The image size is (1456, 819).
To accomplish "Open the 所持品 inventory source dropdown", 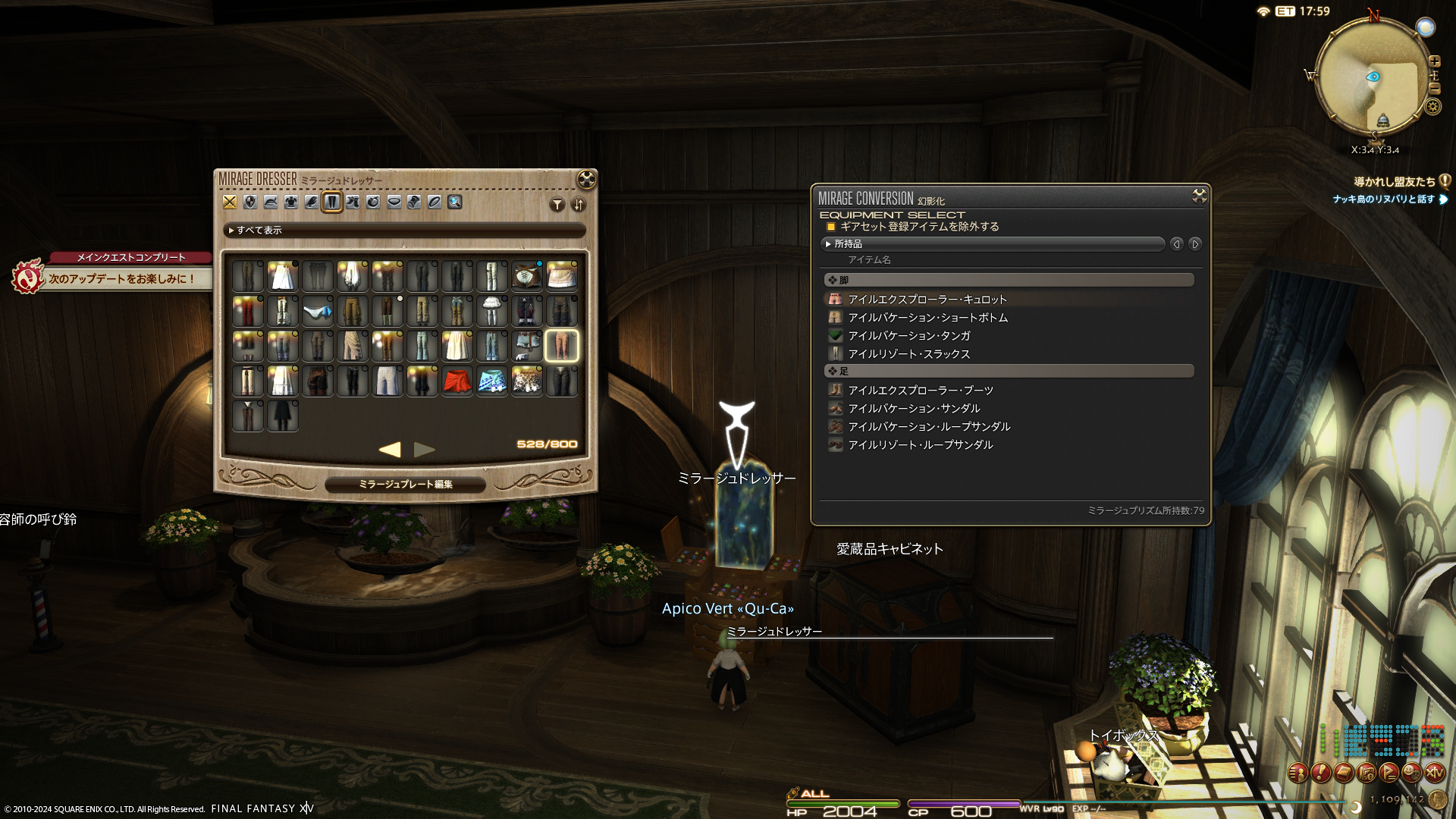I will (x=993, y=244).
